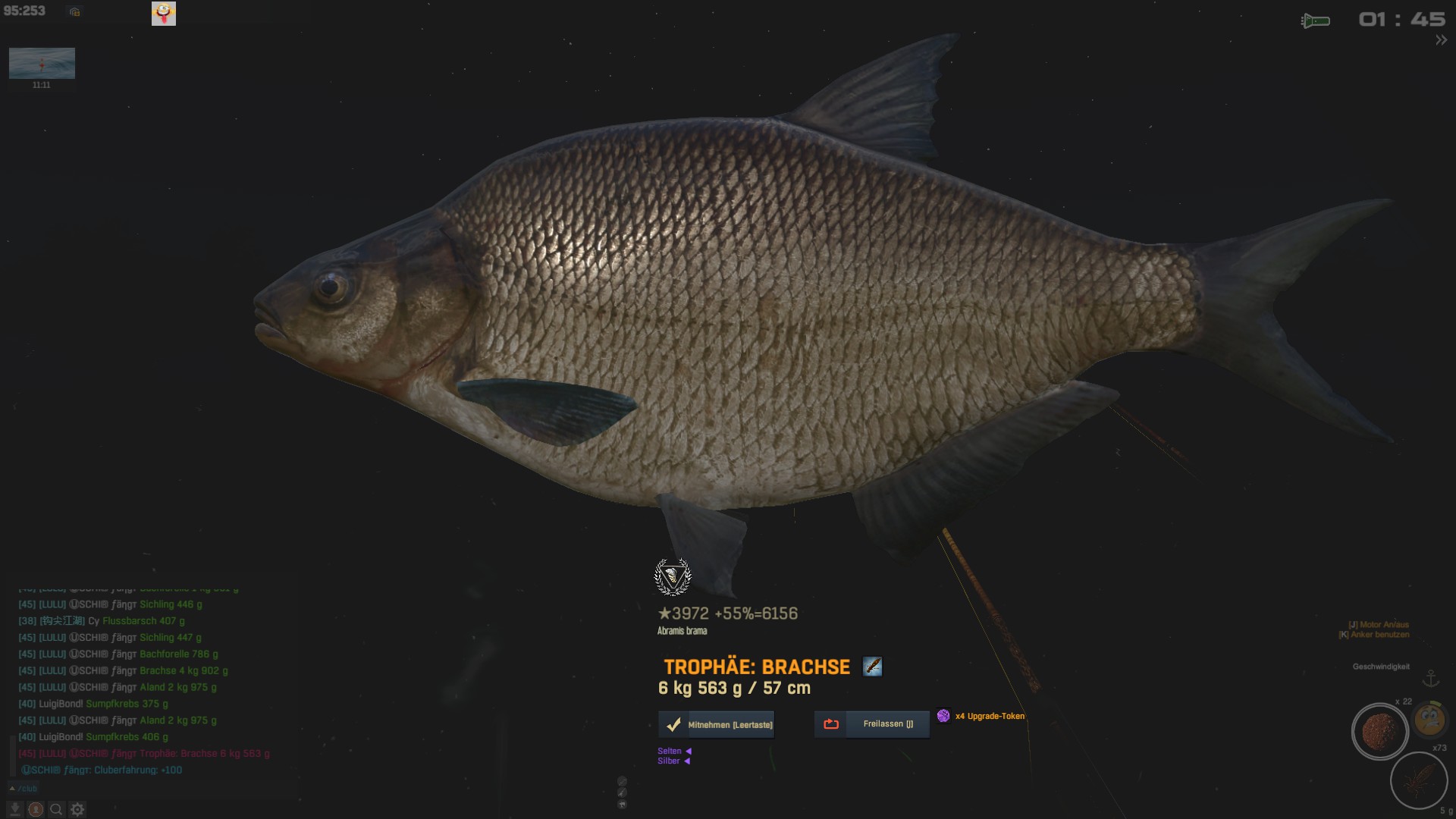1456x819 pixels.
Task: Expand the panel with the double-arrow icon
Action: point(1441,40)
